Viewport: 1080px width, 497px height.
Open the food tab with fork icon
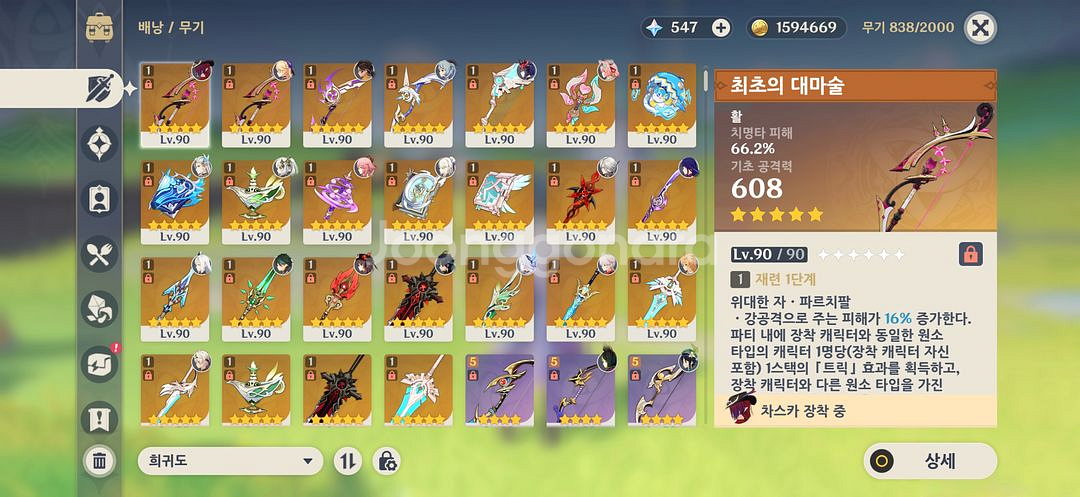(x=99, y=253)
